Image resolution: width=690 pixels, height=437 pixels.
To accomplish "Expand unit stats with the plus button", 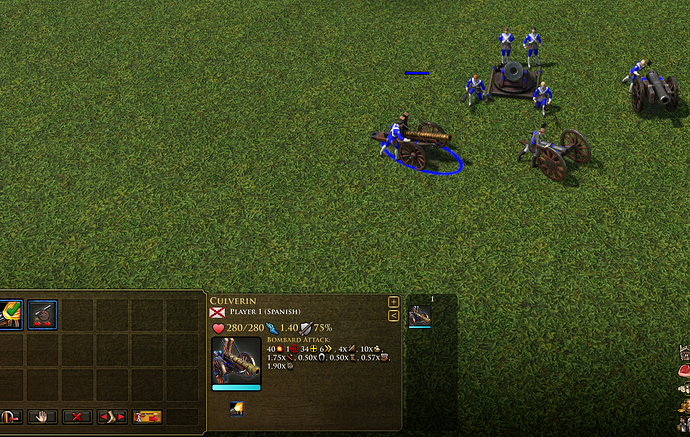I will (393, 301).
